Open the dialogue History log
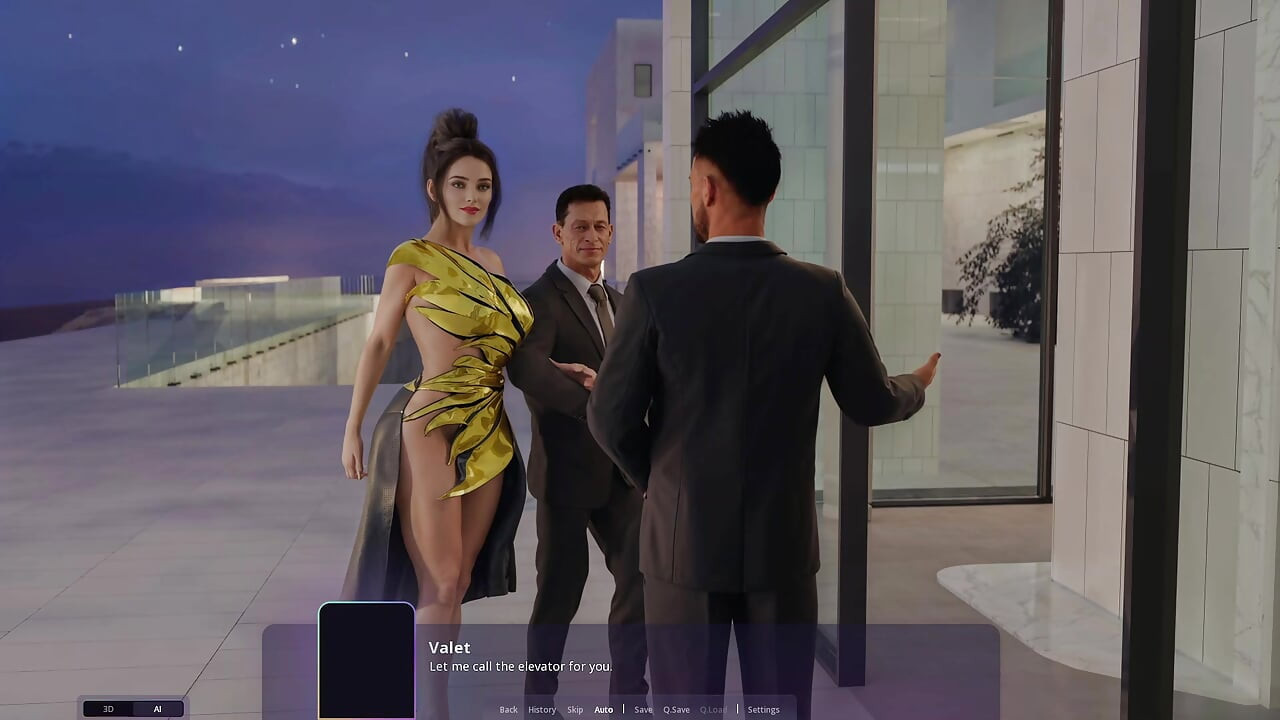Screen dimensions: 1280x720 pos(542,709)
